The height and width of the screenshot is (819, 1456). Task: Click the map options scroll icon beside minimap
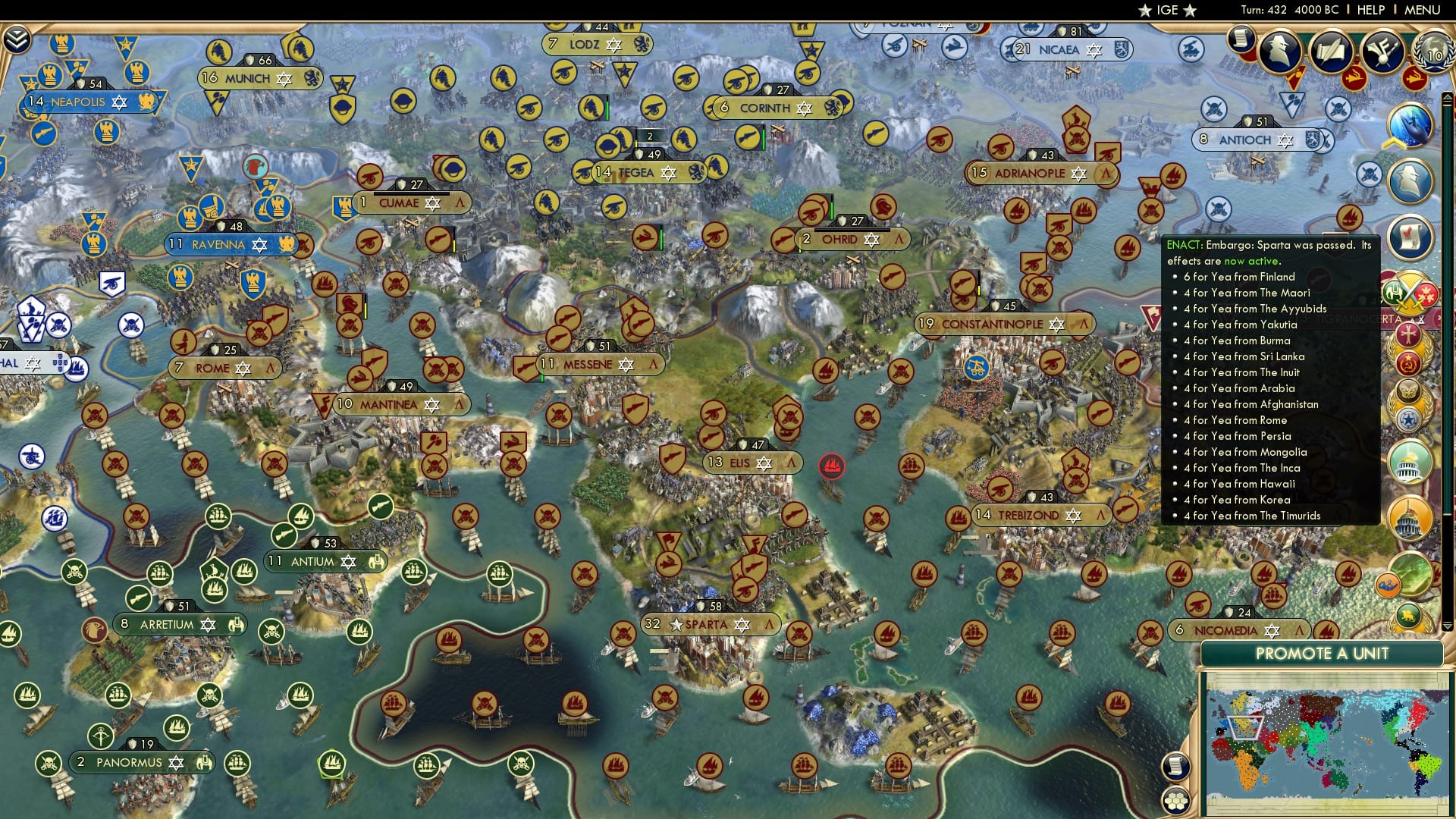point(1176,767)
